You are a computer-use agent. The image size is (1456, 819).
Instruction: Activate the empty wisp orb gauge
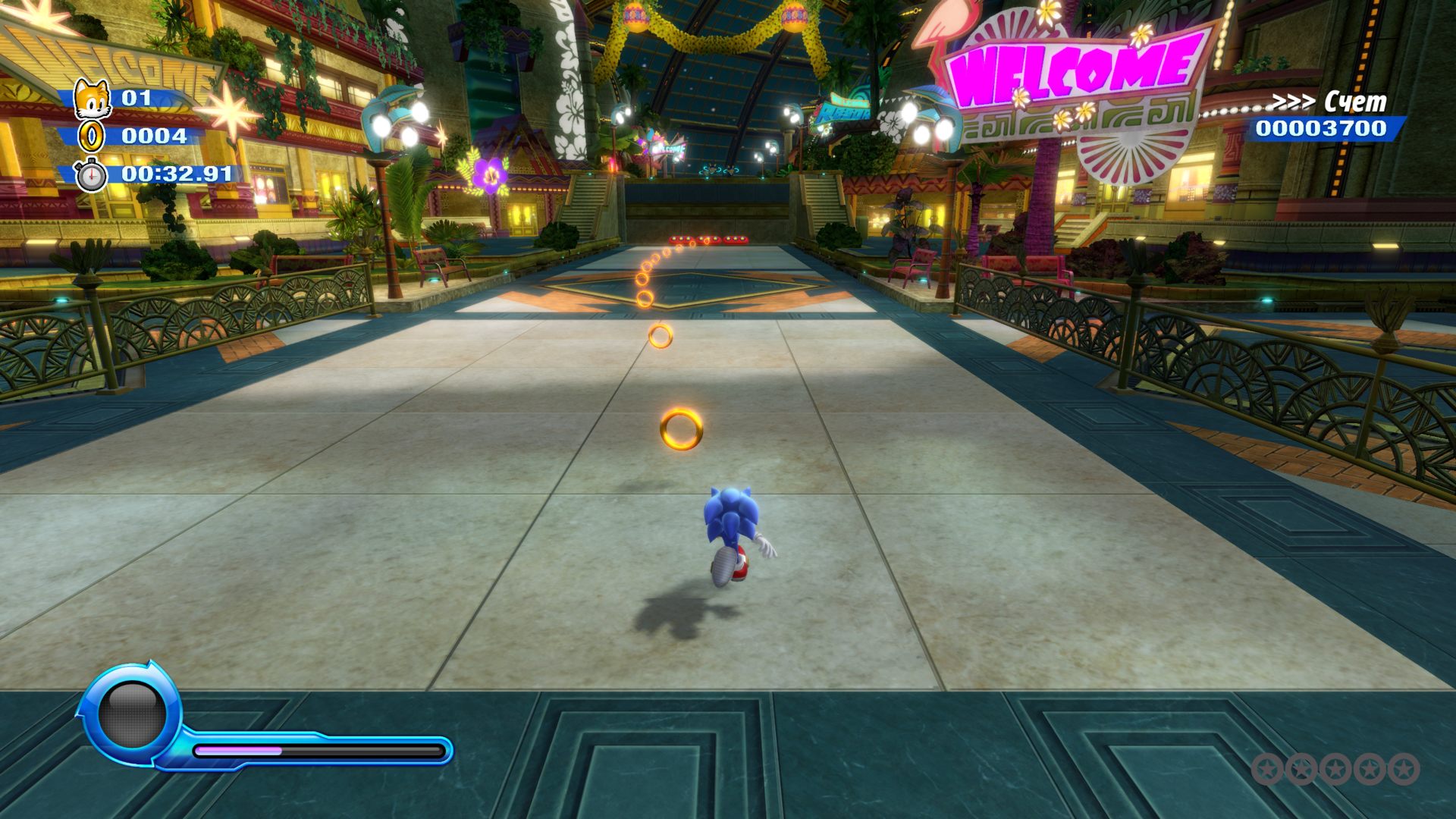pyautogui.click(x=133, y=715)
